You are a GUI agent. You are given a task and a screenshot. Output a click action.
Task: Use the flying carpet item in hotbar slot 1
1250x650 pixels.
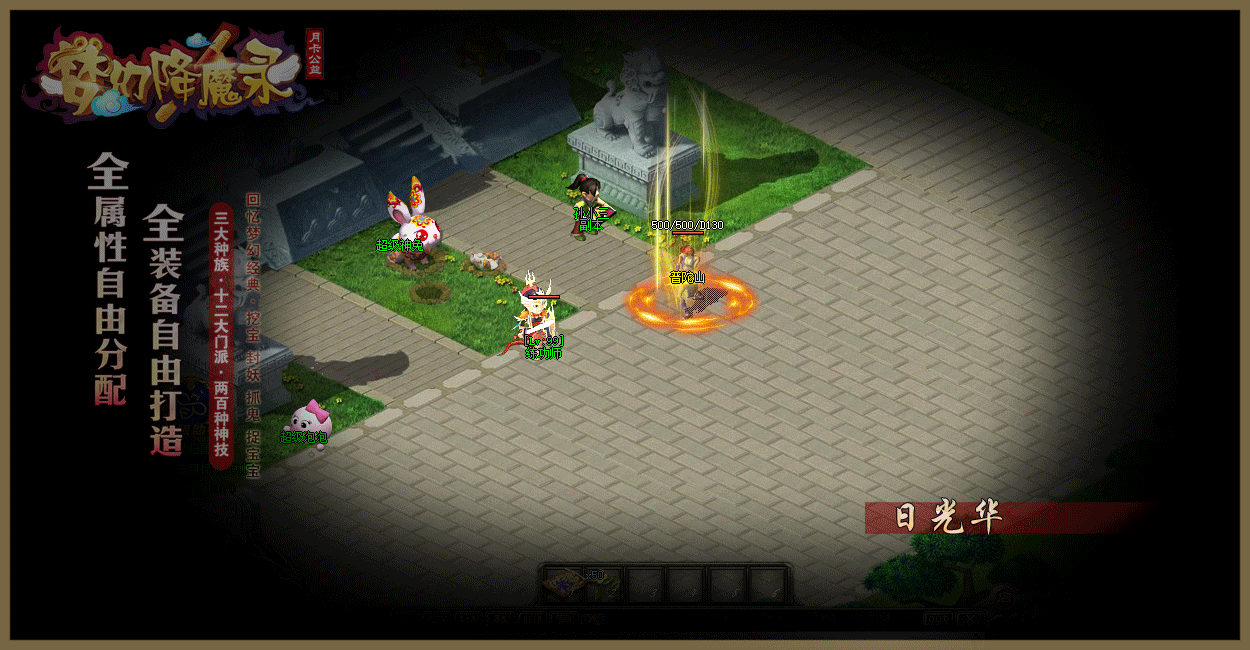(x=565, y=583)
